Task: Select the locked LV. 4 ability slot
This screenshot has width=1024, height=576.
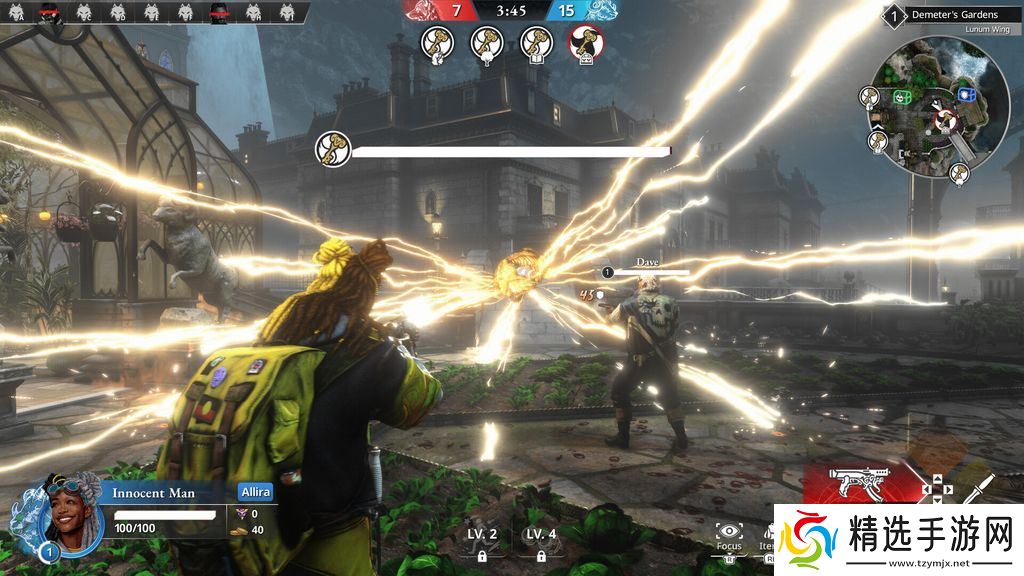Action: tap(540, 541)
